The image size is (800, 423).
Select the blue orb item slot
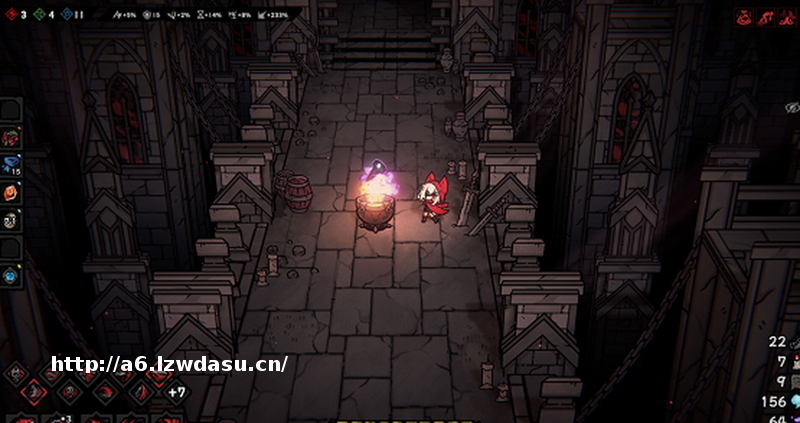point(11,276)
